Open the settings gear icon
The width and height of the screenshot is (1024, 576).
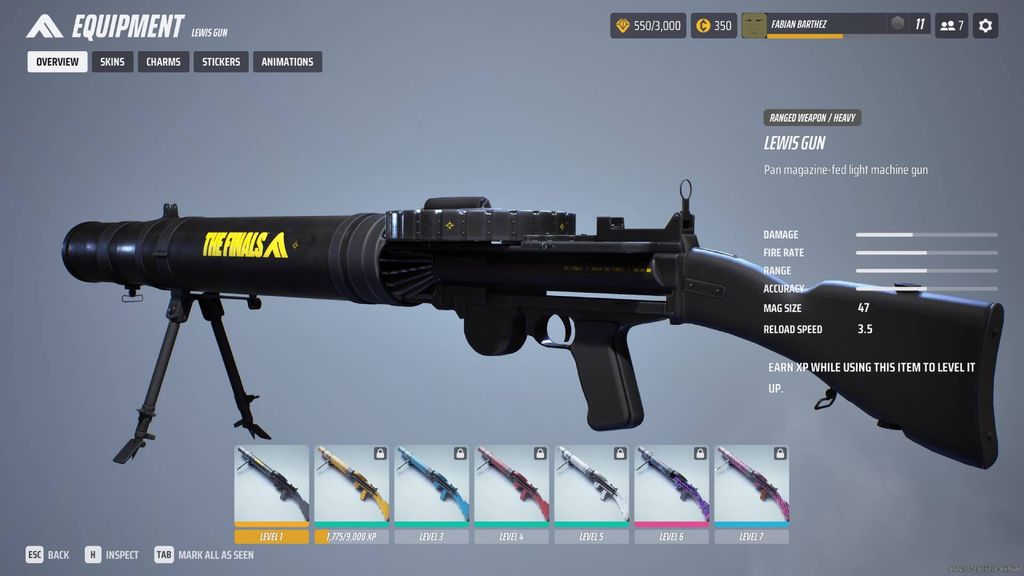pos(985,25)
